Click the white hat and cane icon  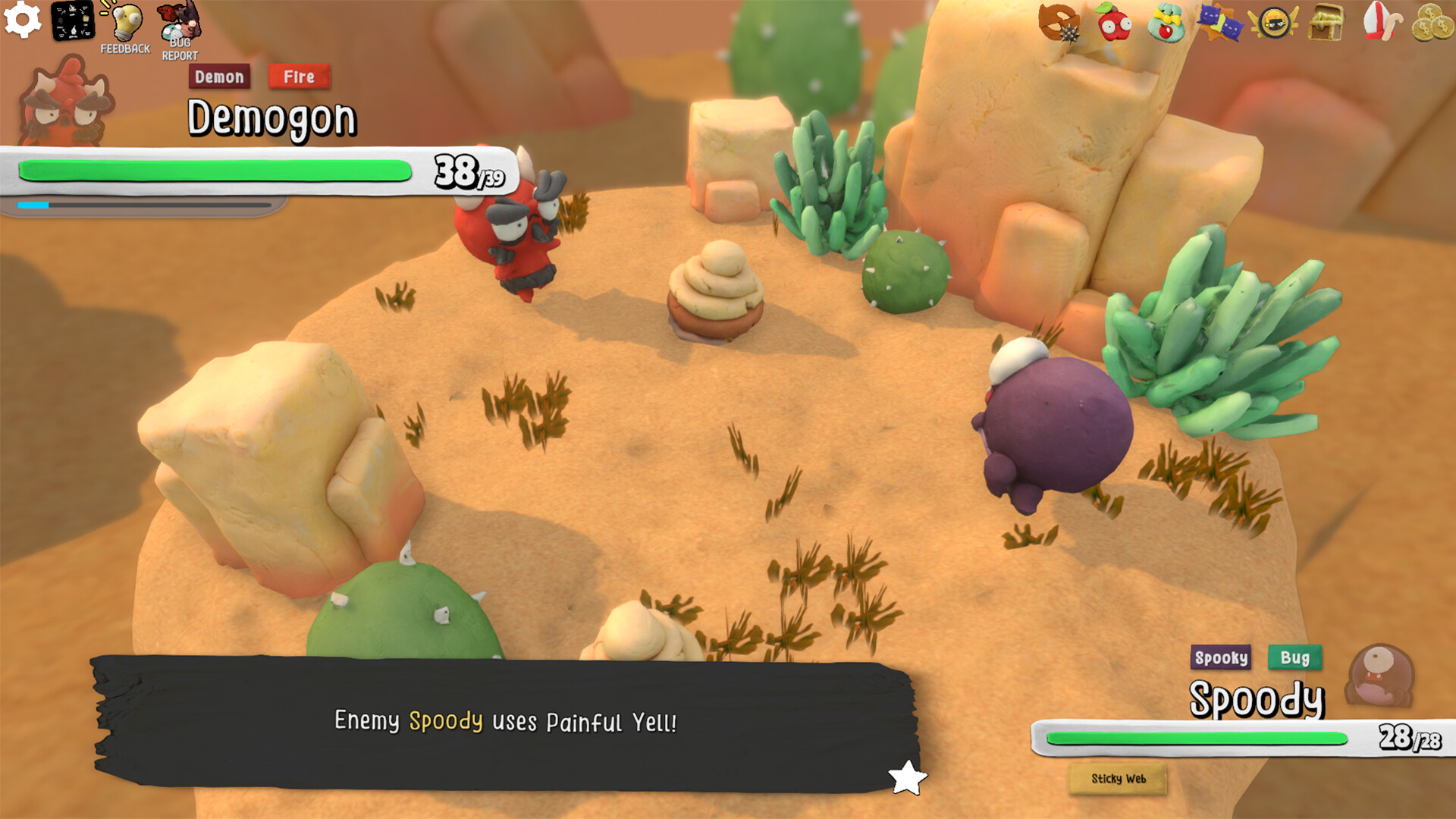[1380, 21]
